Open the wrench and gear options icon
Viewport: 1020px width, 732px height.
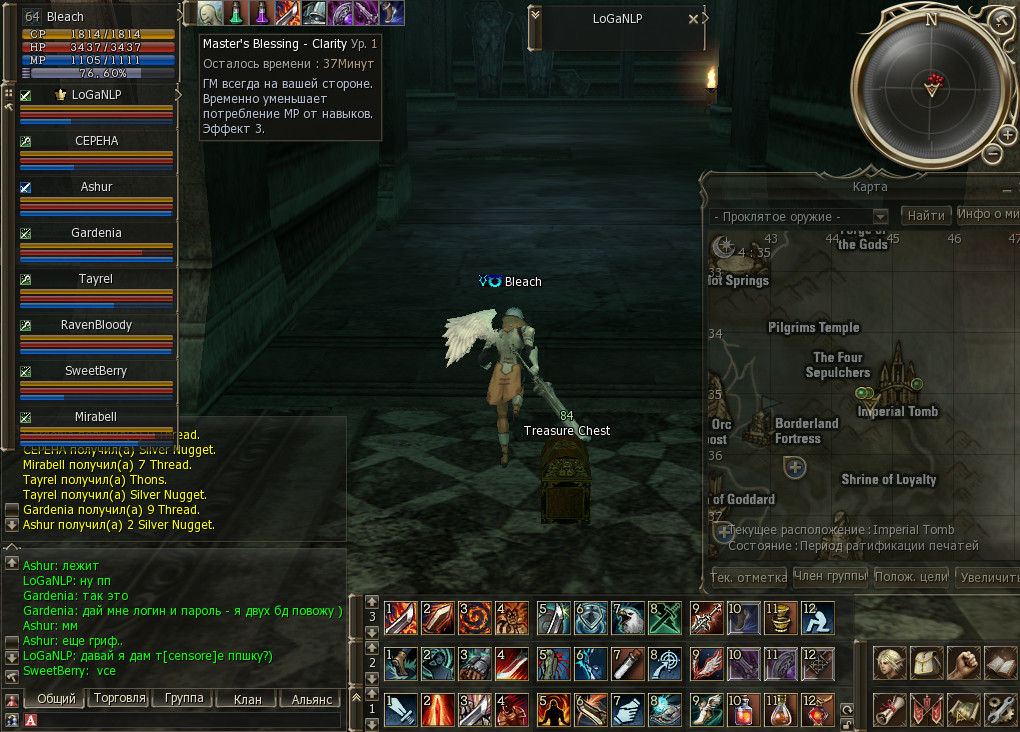click(x=999, y=709)
